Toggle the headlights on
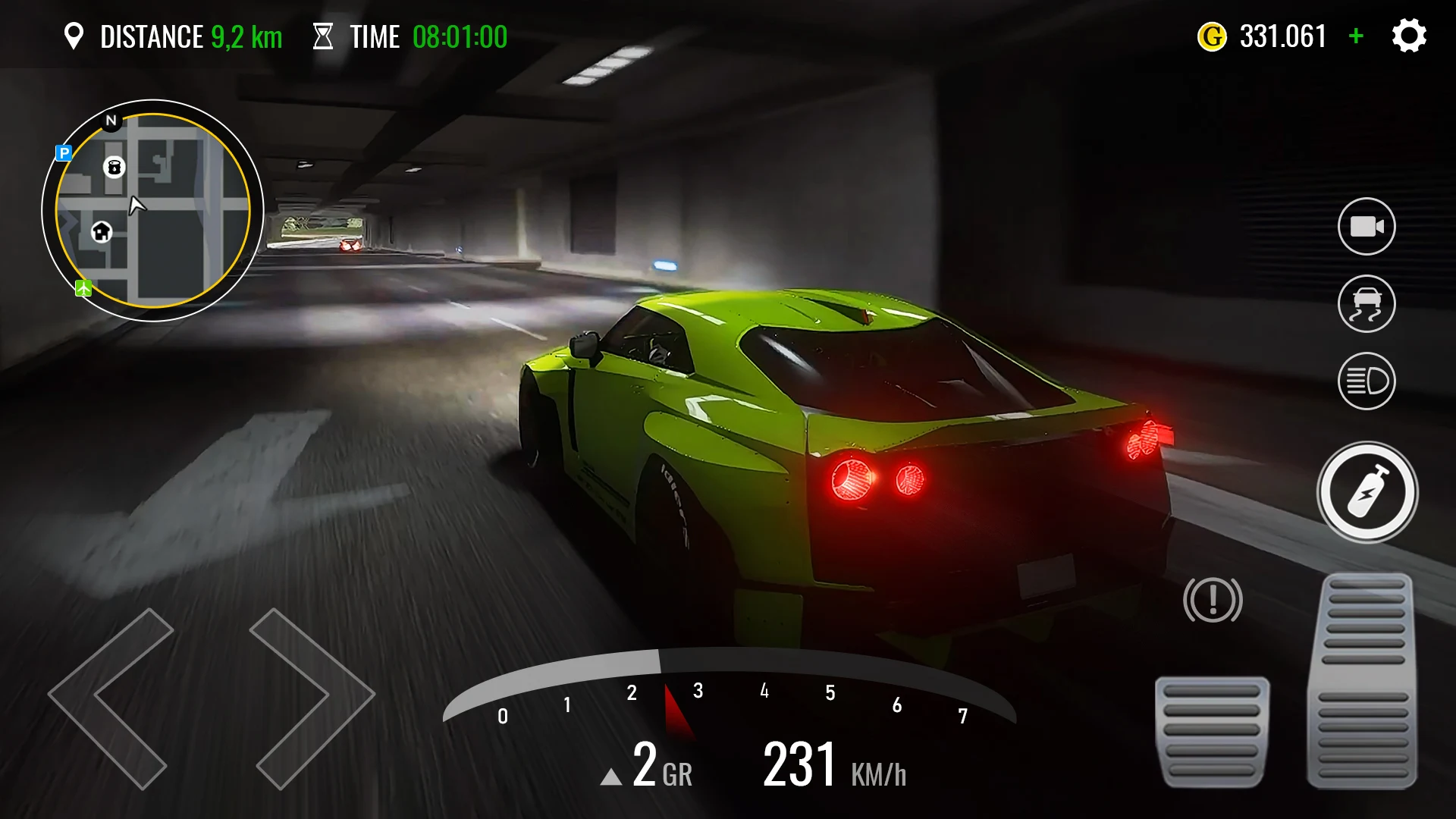 1367,381
